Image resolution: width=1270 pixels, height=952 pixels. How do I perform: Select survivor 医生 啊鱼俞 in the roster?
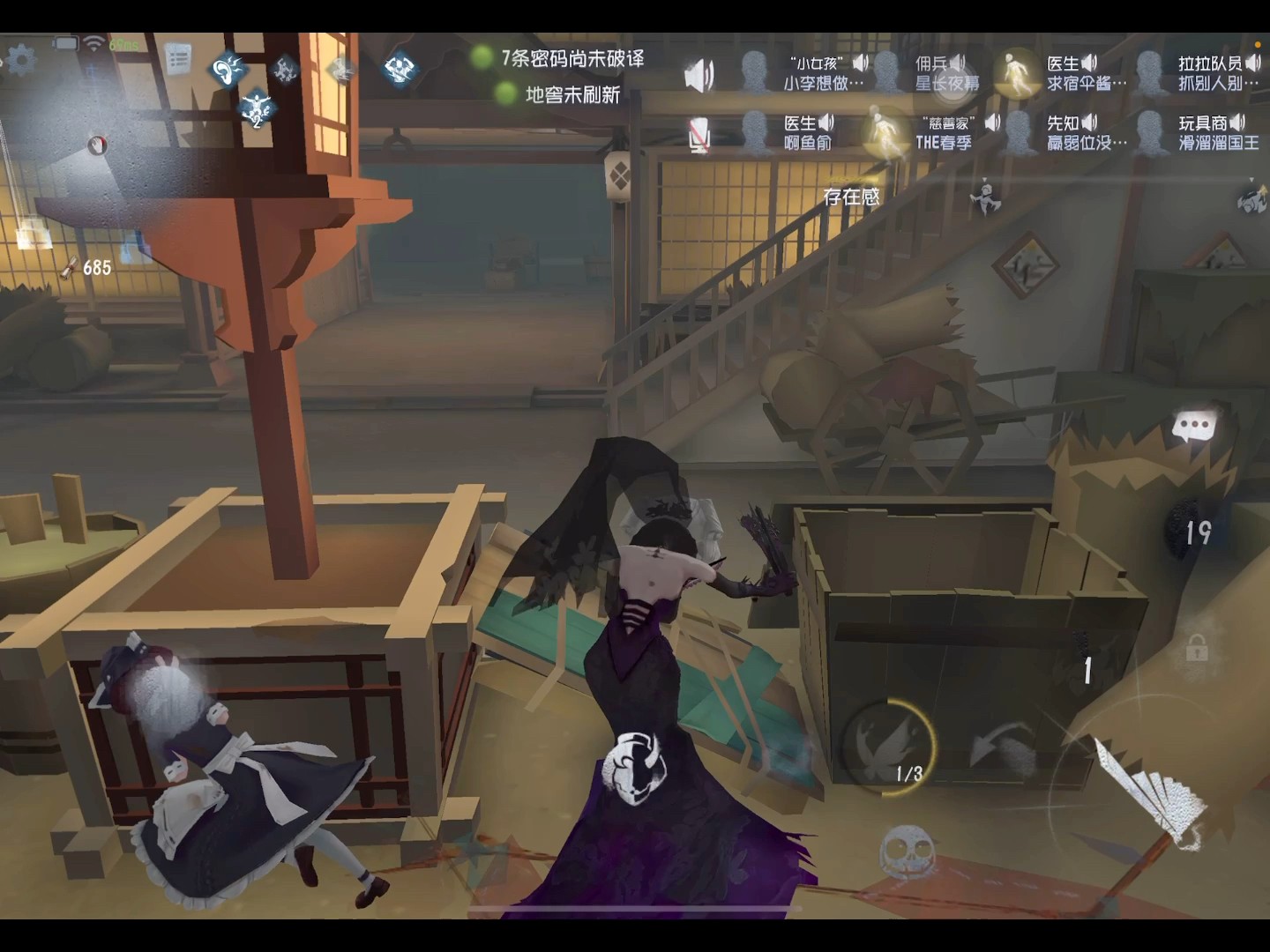805,130
